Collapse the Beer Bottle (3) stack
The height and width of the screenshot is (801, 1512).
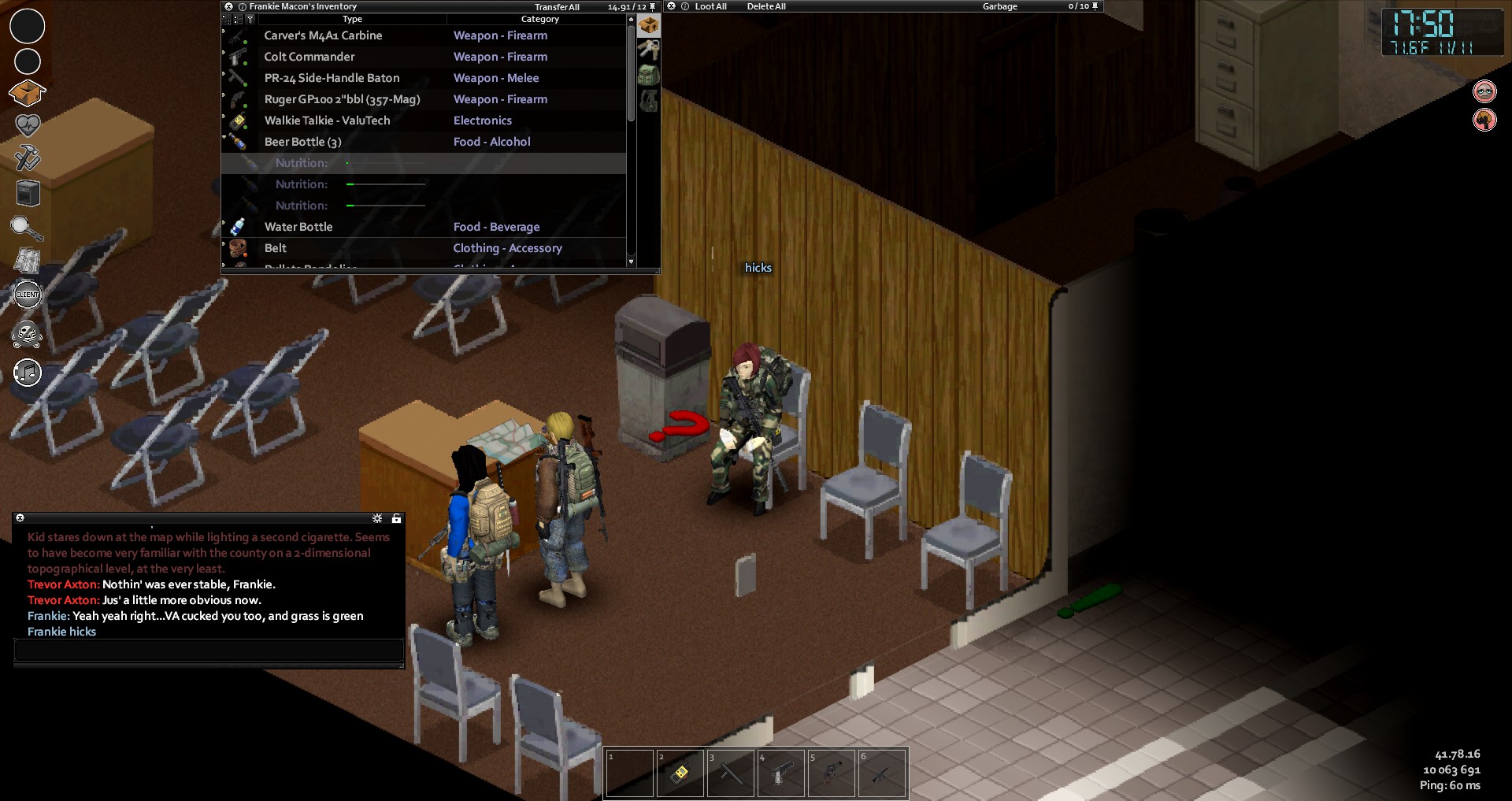(224, 138)
